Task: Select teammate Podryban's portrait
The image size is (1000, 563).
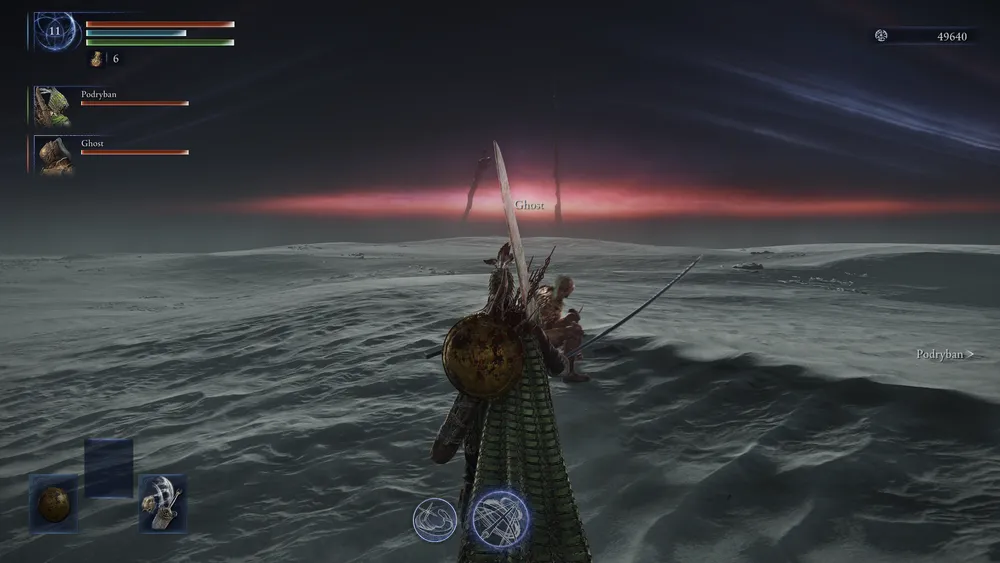Action: click(51, 105)
